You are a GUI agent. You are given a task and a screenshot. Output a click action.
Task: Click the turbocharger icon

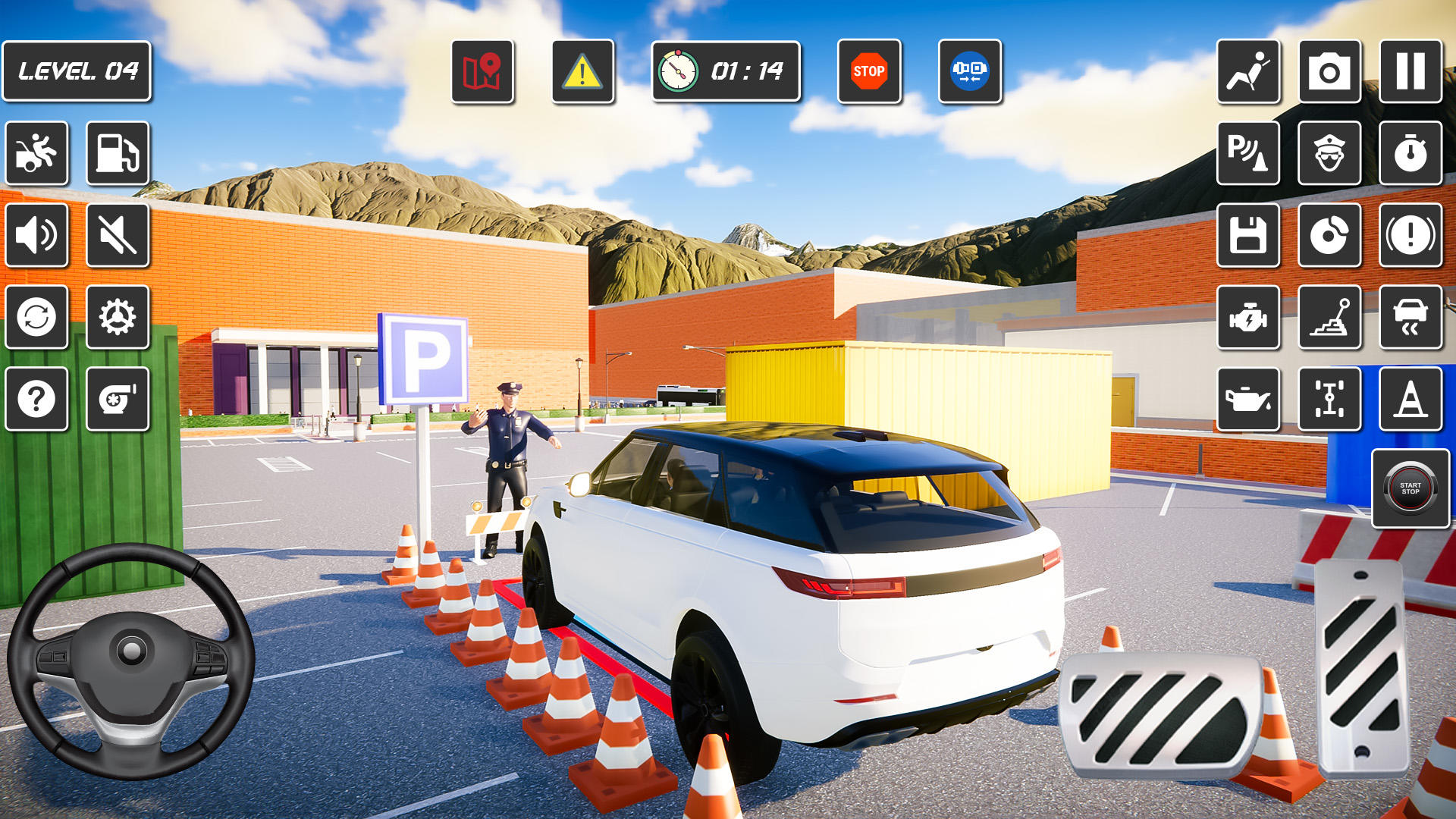[x=118, y=398]
